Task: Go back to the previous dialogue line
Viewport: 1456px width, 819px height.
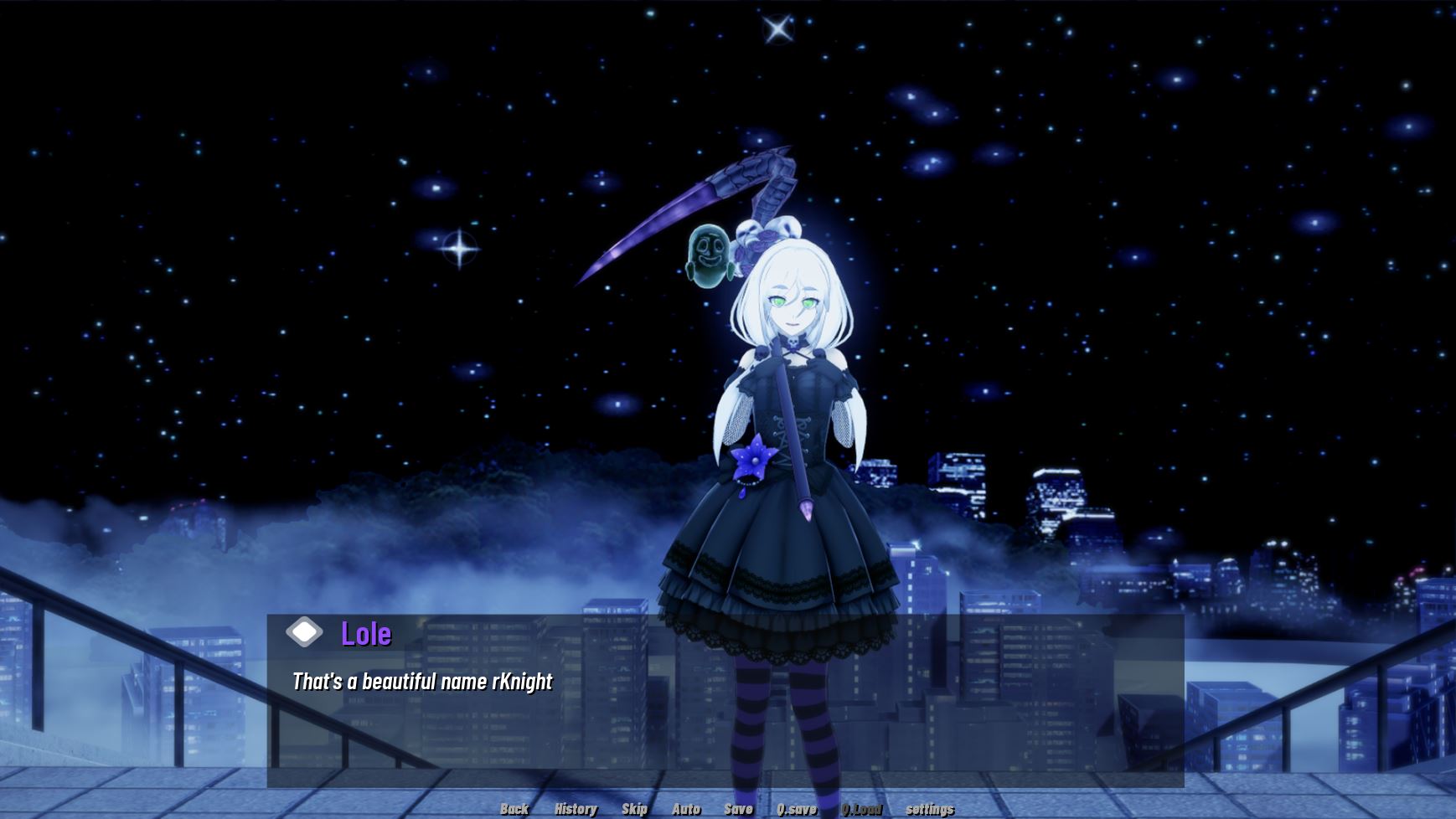Action: 514,809
